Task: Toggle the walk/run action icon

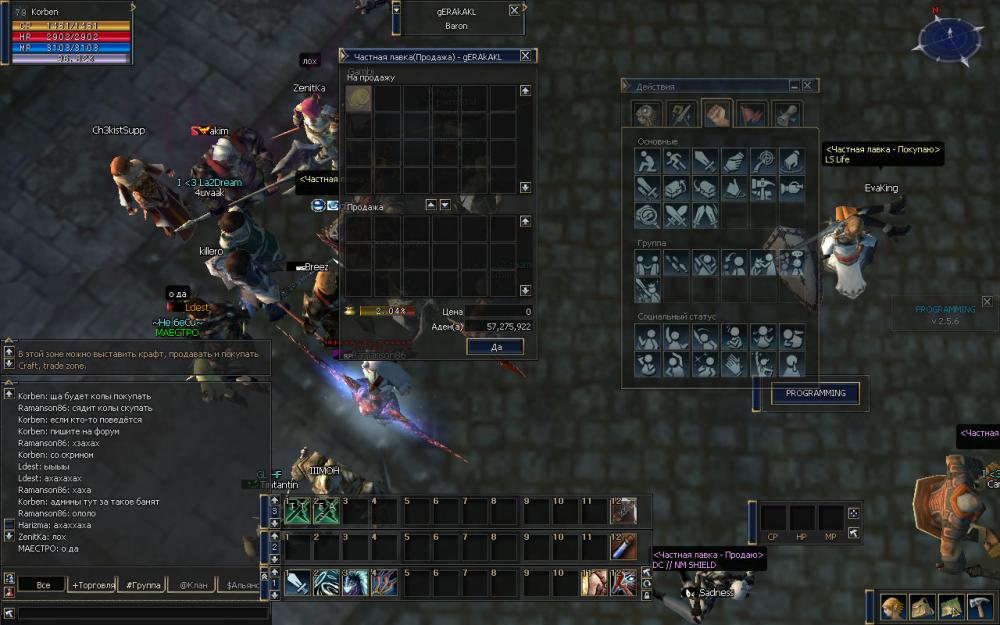Action: click(x=677, y=160)
